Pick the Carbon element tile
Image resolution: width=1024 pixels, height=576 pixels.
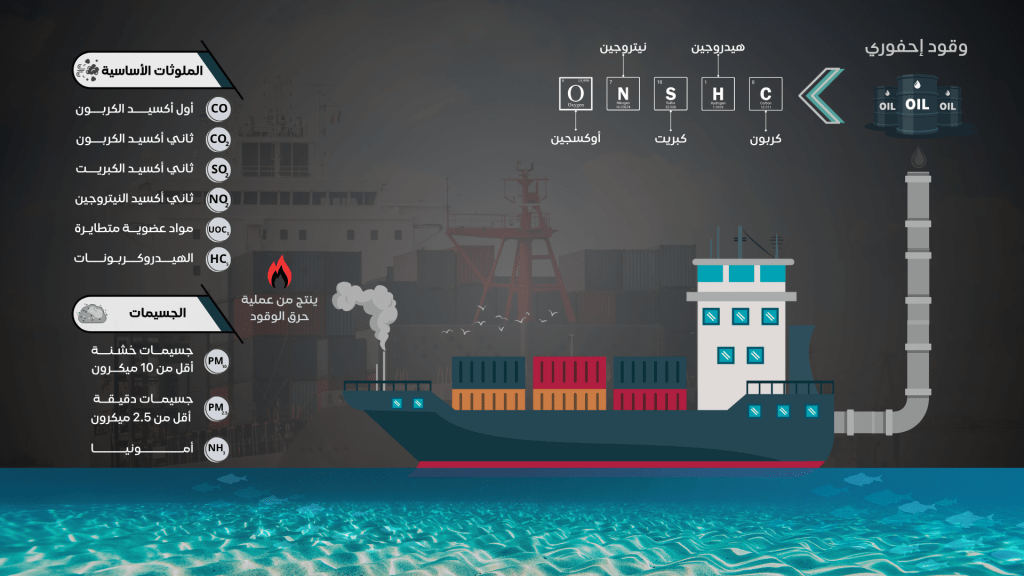click(x=765, y=93)
